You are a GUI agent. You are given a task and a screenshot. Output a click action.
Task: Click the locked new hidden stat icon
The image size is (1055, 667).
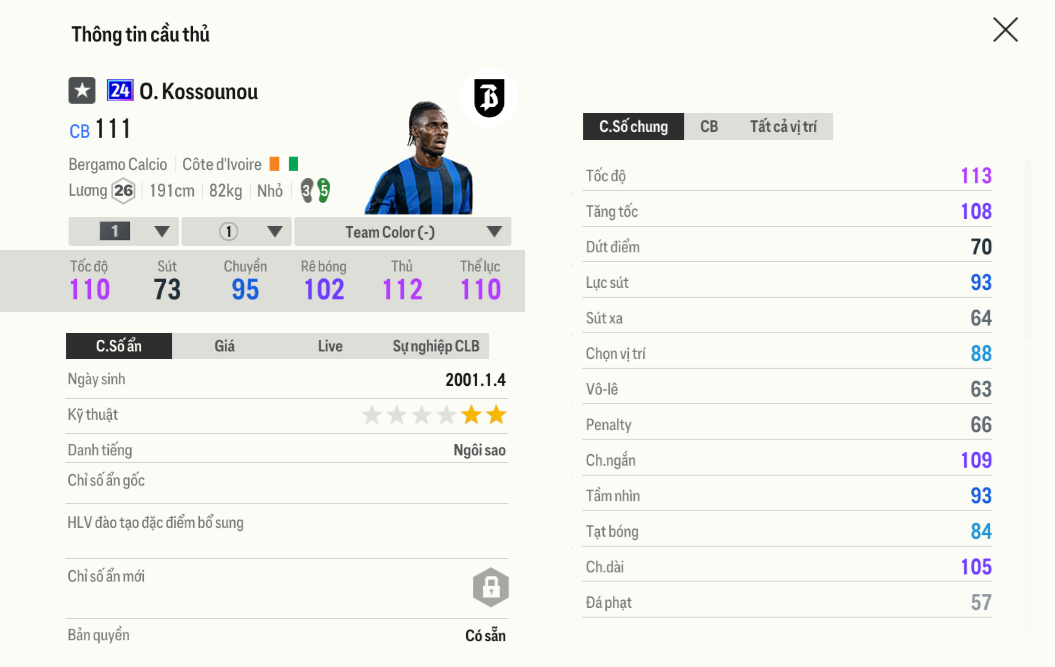tap(491, 588)
